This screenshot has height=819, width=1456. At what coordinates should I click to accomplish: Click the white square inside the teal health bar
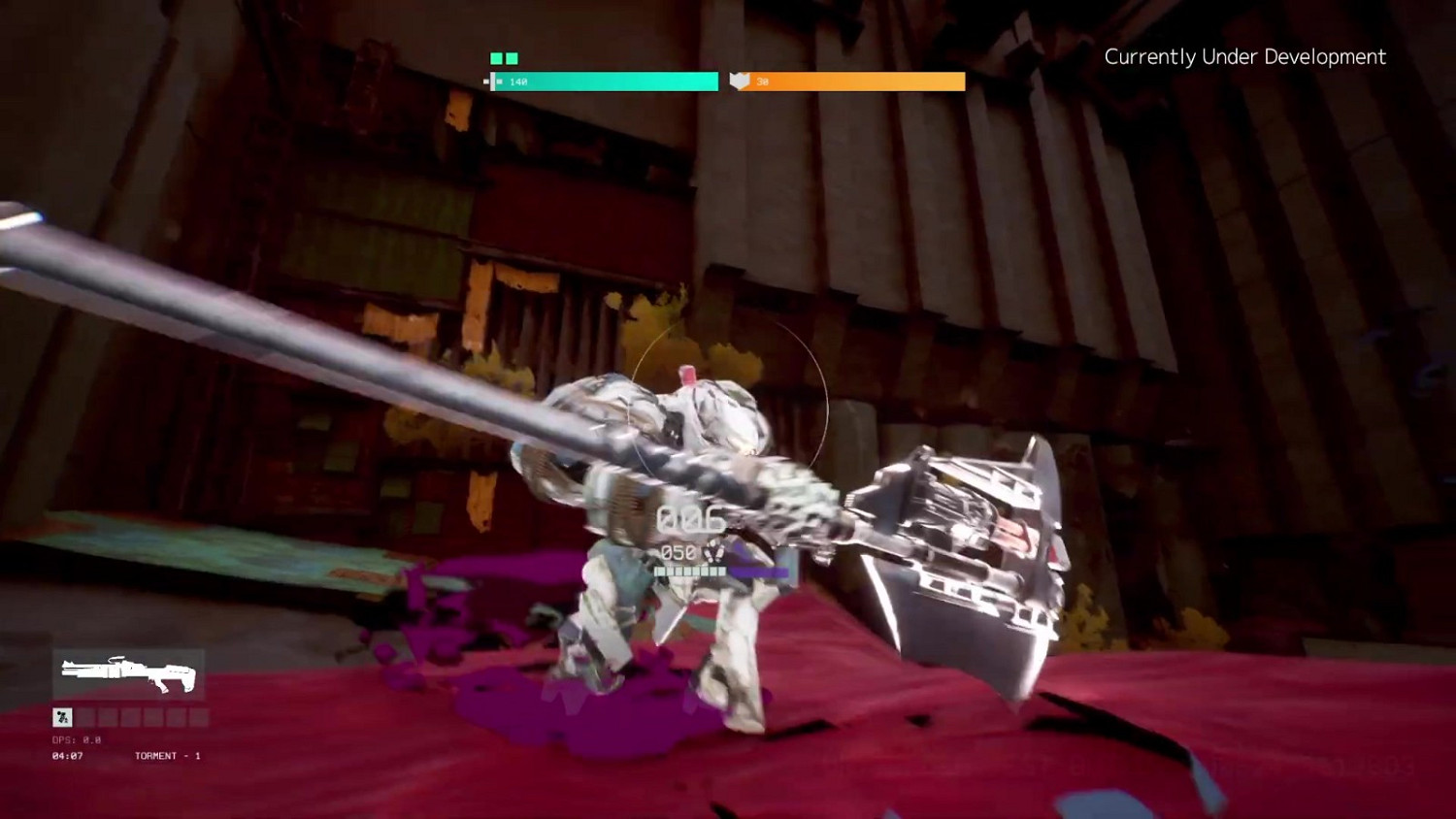tap(498, 82)
